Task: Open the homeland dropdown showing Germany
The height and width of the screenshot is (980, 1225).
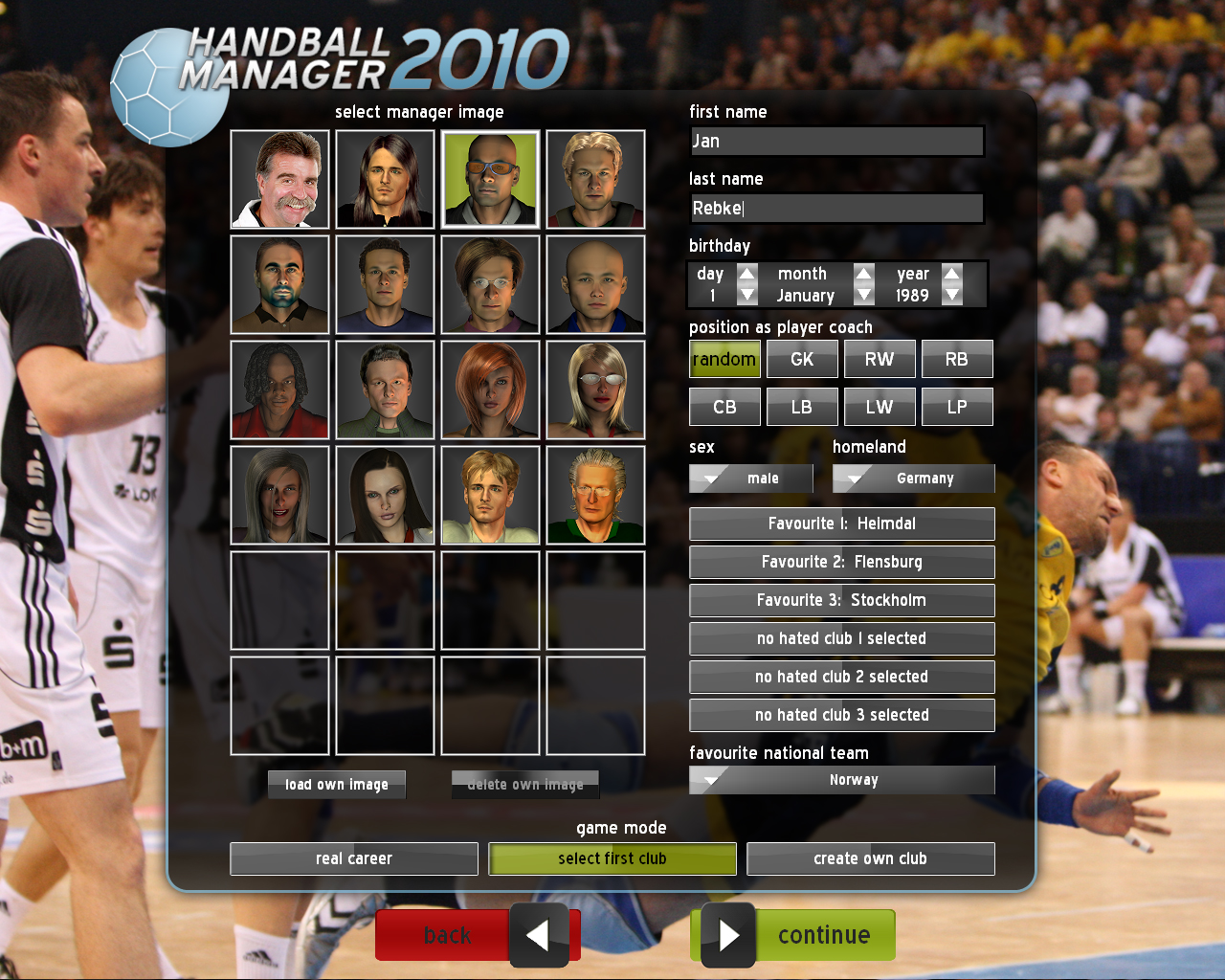Action: (x=913, y=479)
